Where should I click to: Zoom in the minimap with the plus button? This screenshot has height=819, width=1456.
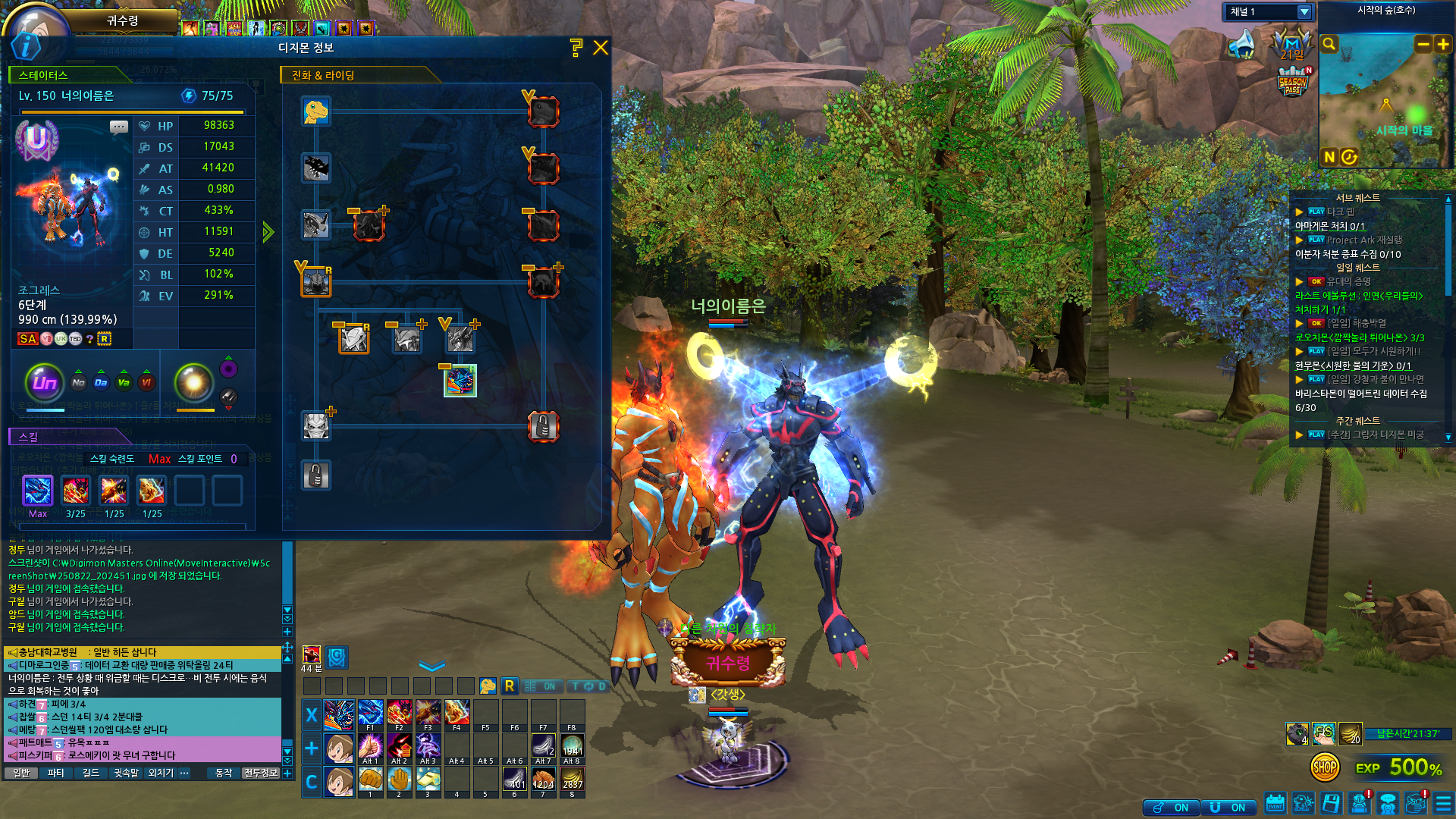[x=1443, y=45]
